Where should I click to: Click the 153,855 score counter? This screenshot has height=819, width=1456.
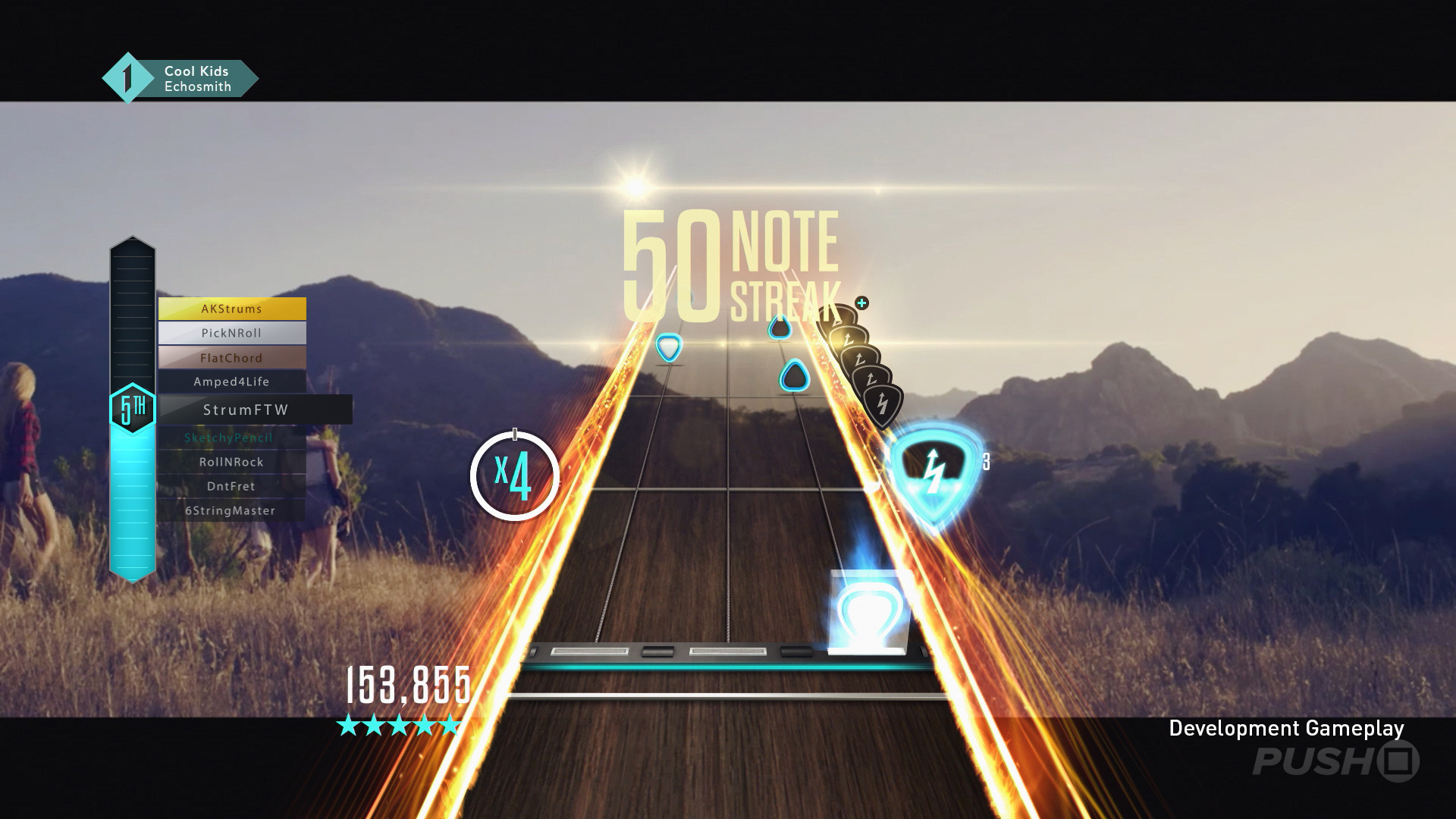click(408, 682)
